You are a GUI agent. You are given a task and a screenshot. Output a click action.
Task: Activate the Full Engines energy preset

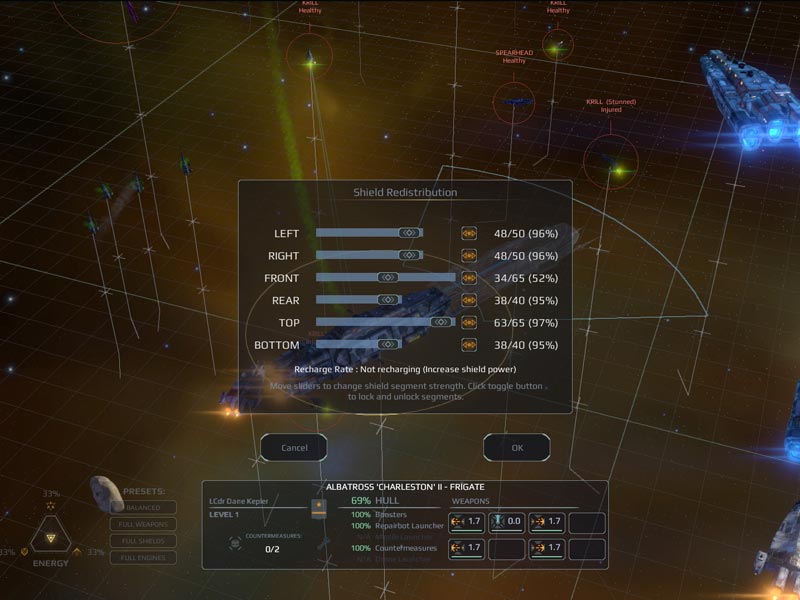[x=143, y=558]
